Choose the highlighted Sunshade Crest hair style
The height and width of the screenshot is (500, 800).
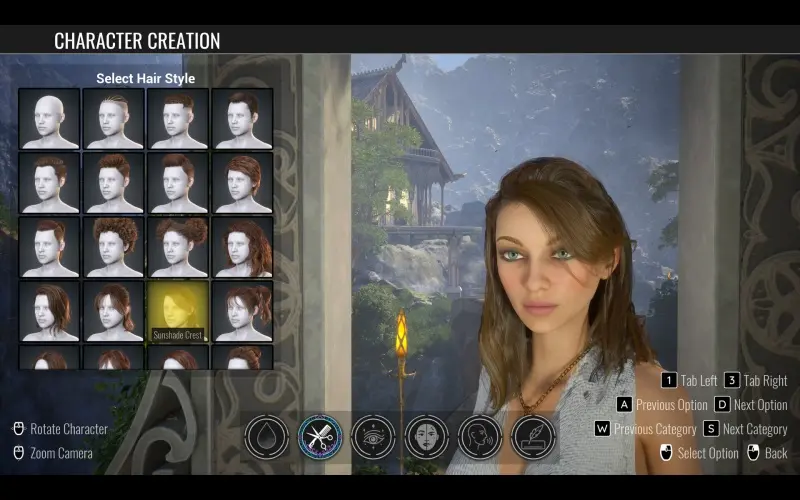177,310
